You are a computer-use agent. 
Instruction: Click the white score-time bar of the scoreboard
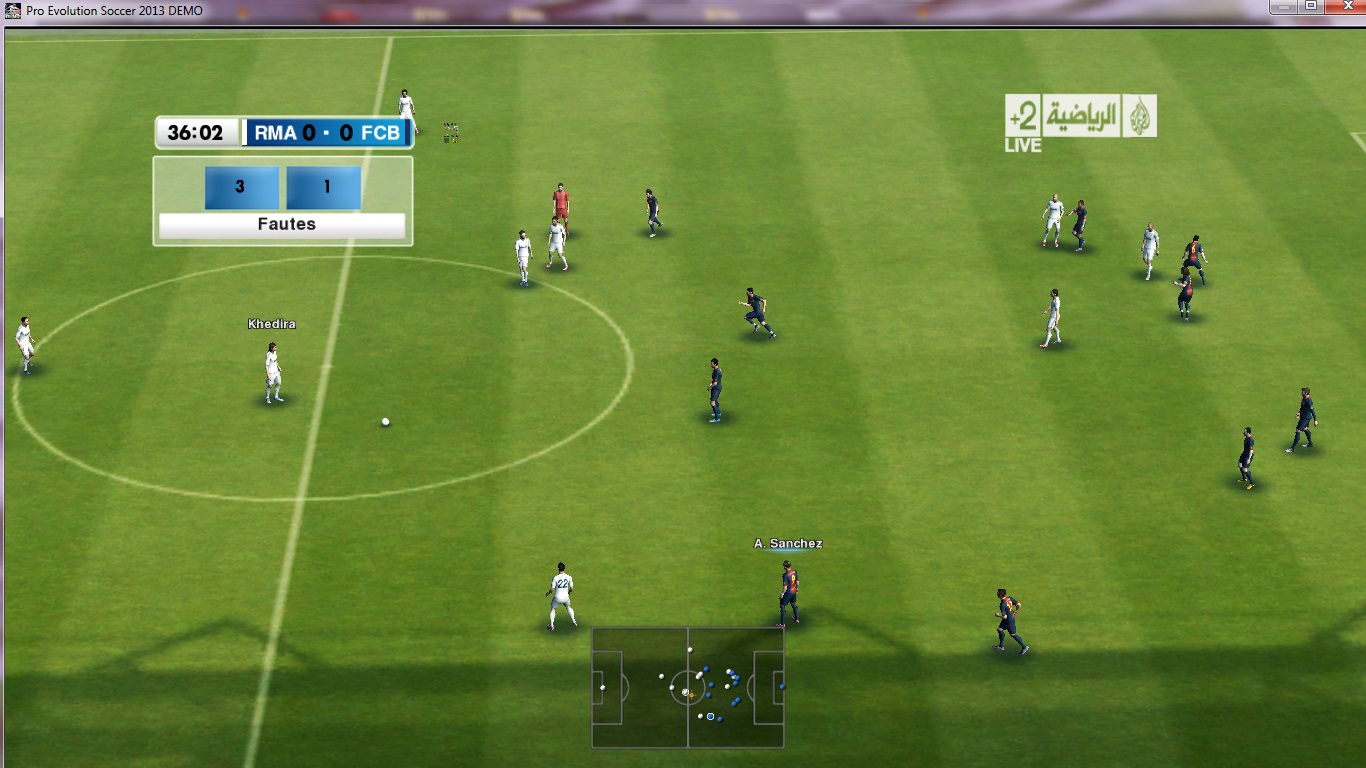pos(196,132)
